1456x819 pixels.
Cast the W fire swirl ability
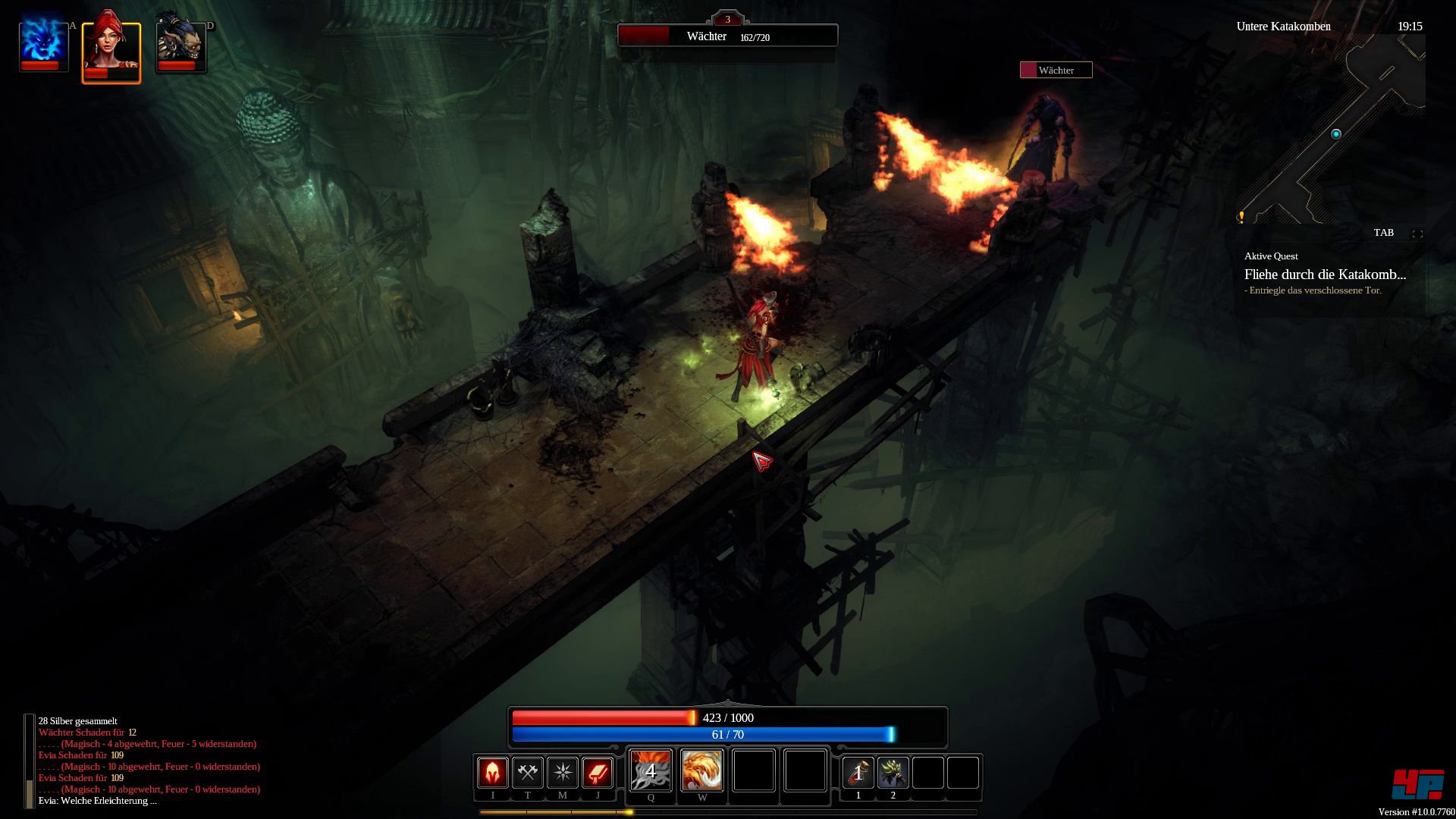[x=702, y=770]
